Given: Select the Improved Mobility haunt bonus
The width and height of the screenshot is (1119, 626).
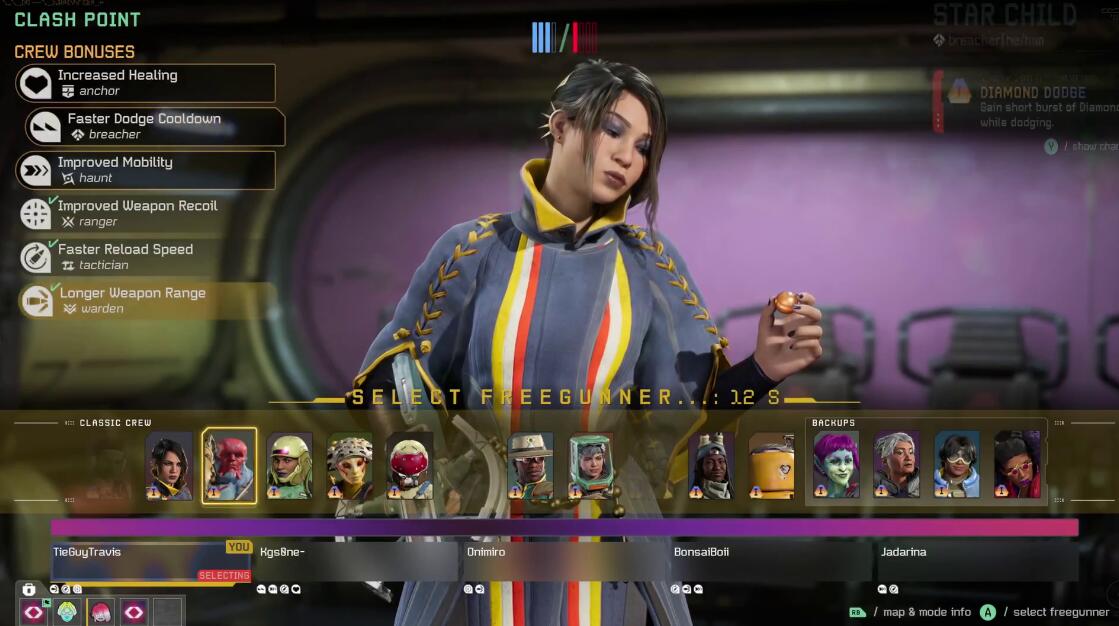Looking at the screenshot, I should (x=146, y=170).
